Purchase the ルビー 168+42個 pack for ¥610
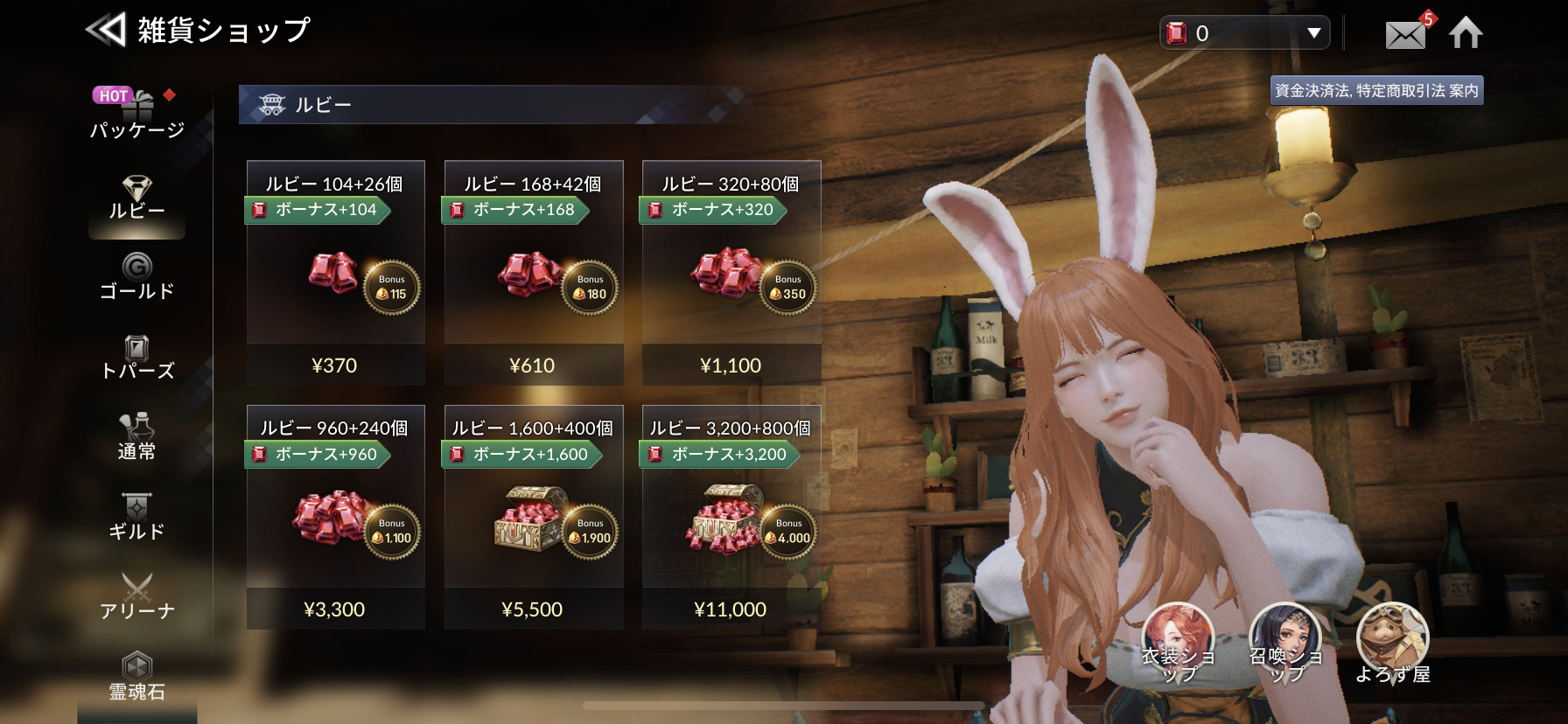Screen dimensions: 1568x724 tap(533, 273)
